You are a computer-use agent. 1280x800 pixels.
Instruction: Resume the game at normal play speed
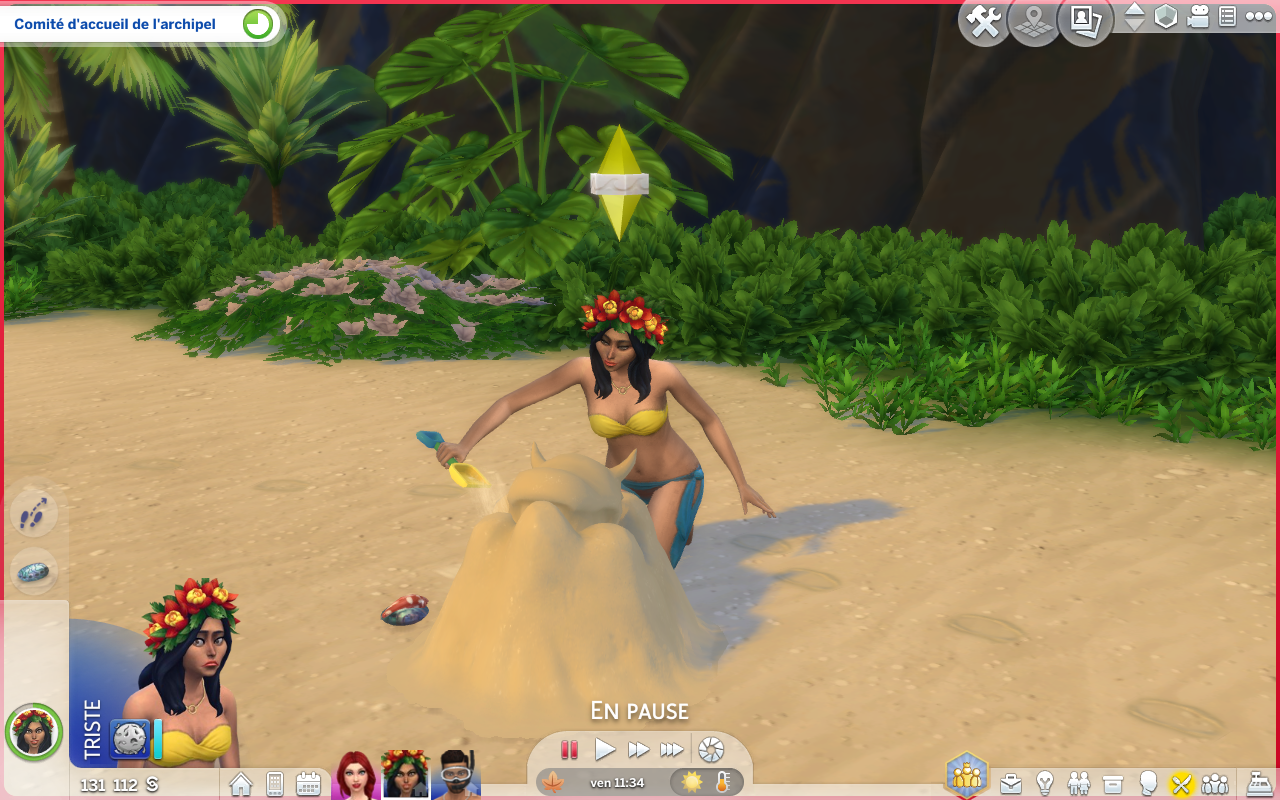(x=604, y=749)
